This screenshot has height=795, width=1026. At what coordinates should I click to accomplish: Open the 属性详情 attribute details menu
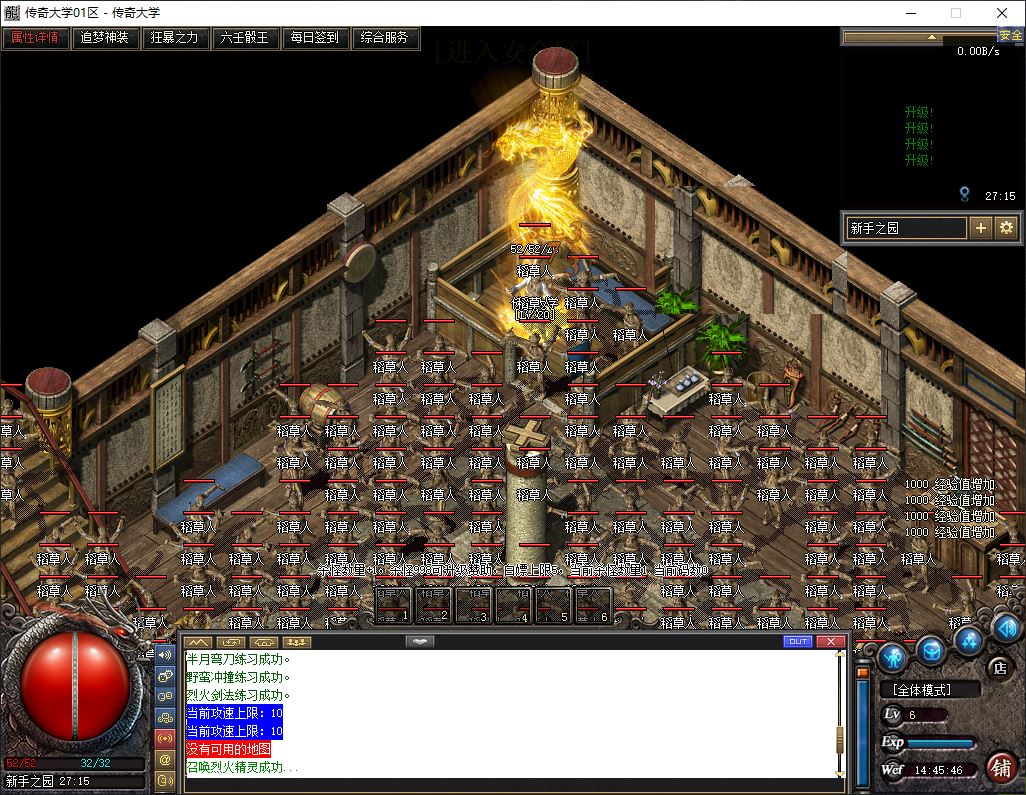click(35, 38)
